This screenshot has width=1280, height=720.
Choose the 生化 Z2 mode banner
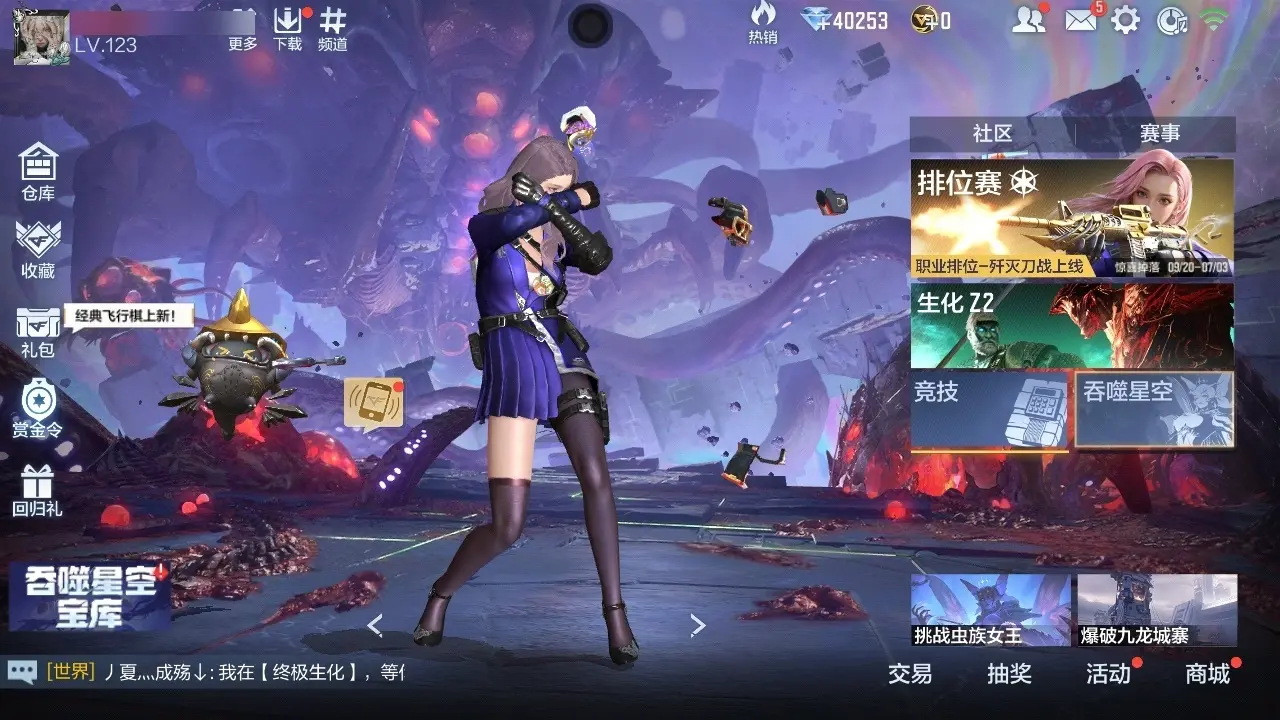(1071, 326)
